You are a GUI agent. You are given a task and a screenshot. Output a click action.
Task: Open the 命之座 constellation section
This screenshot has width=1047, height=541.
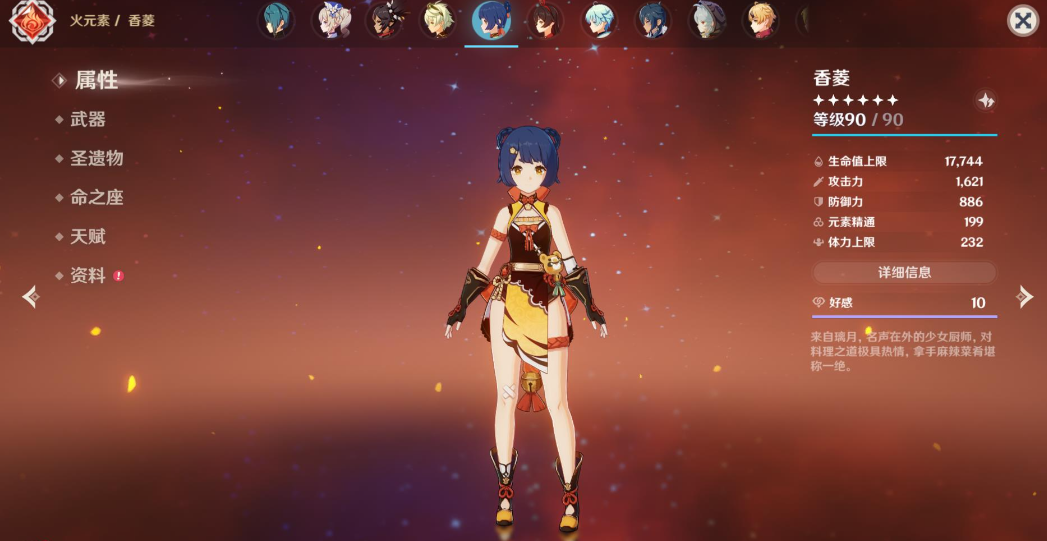coord(96,197)
